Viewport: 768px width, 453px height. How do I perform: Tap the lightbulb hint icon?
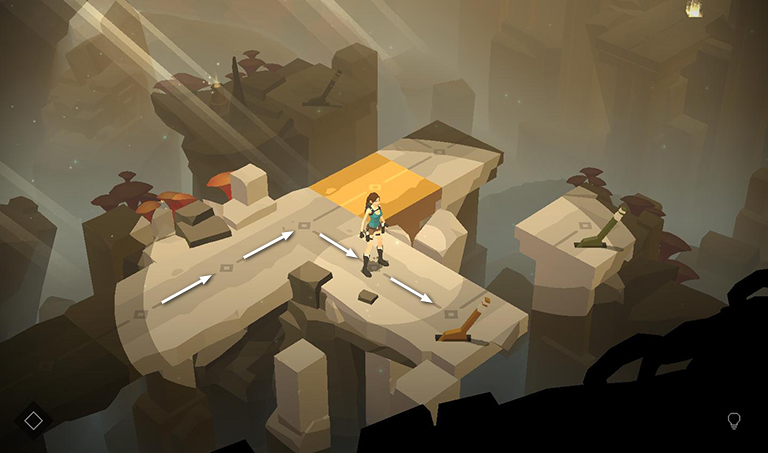[x=734, y=421]
